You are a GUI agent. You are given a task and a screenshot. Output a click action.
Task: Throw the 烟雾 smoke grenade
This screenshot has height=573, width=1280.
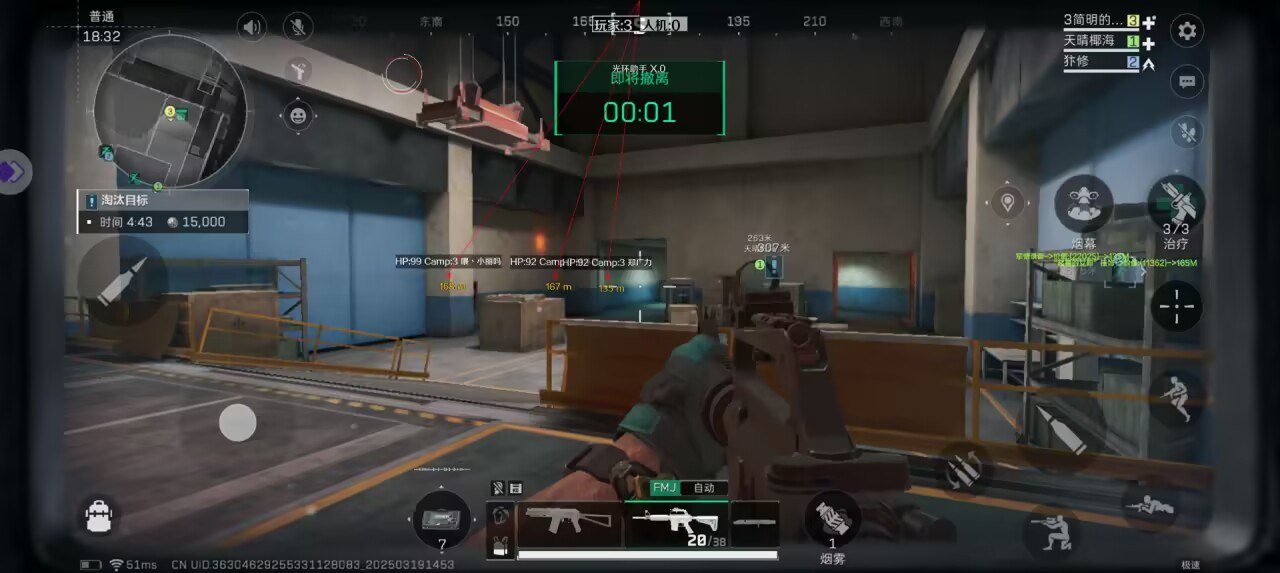click(832, 520)
